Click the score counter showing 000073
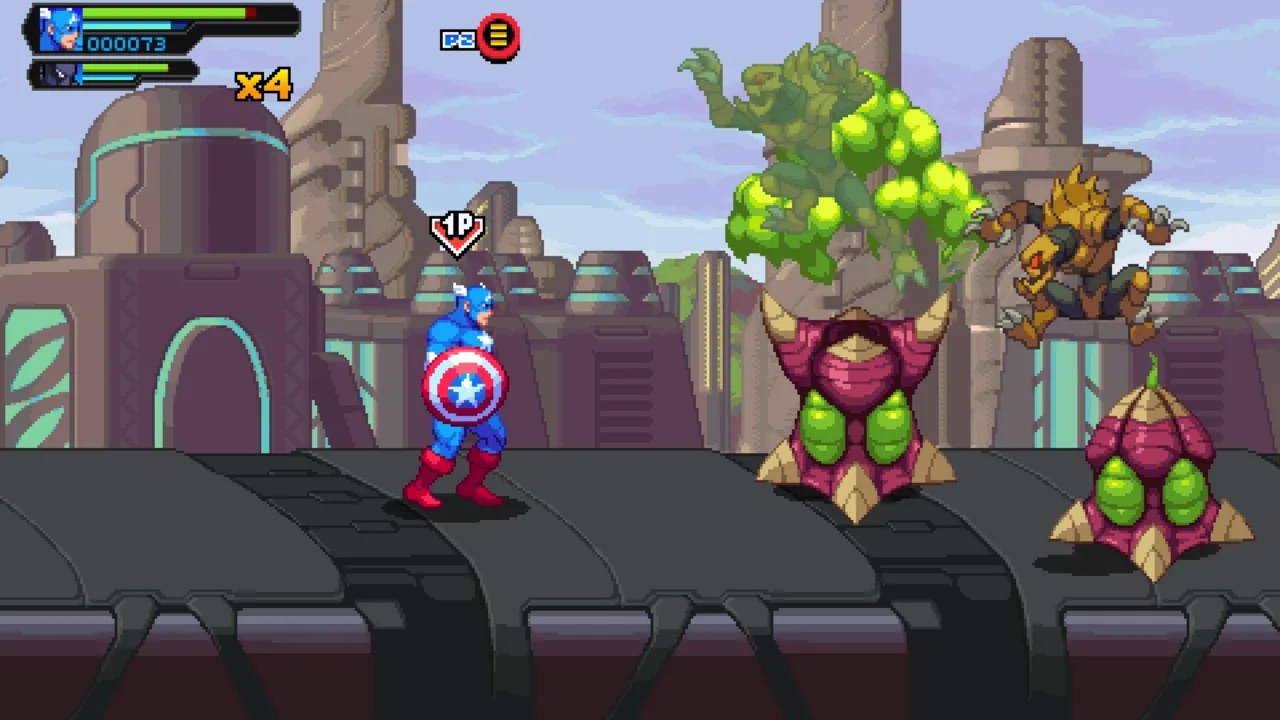Screen dimensions: 1280x720 tap(127, 44)
